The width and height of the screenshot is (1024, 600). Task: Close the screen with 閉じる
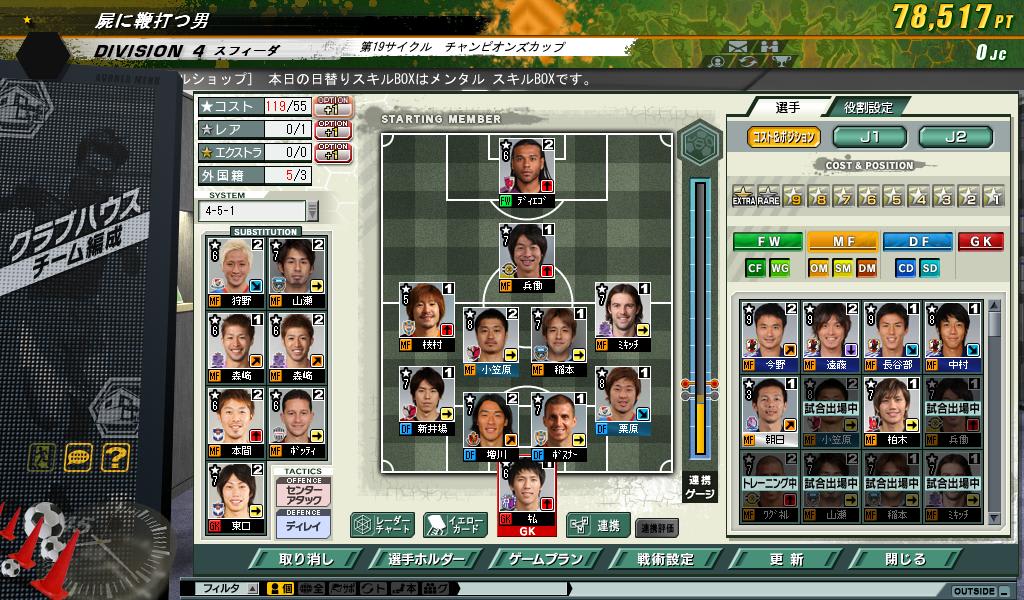(x=906, y=559)
